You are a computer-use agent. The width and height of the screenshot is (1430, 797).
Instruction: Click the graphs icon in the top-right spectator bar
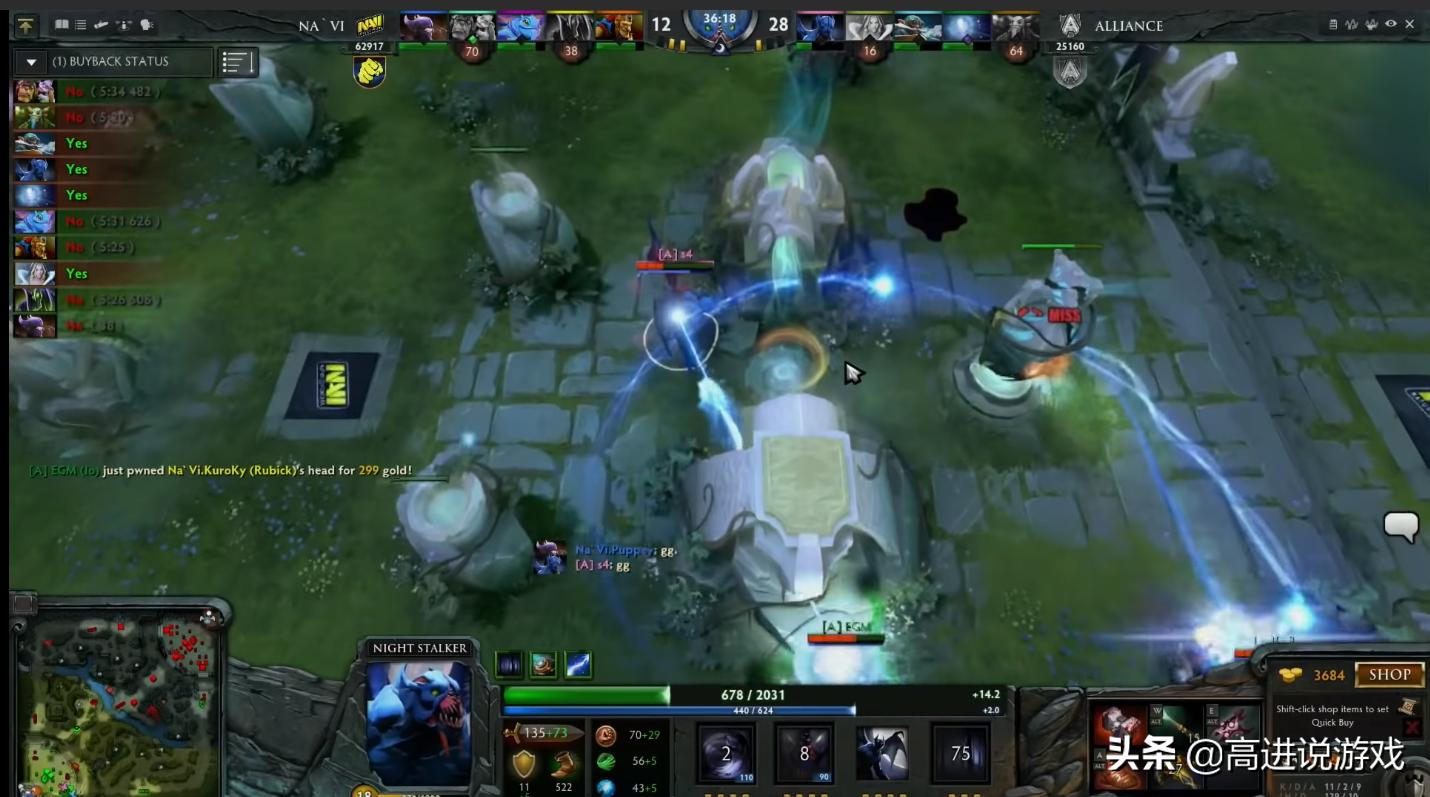coord(1350,23)
